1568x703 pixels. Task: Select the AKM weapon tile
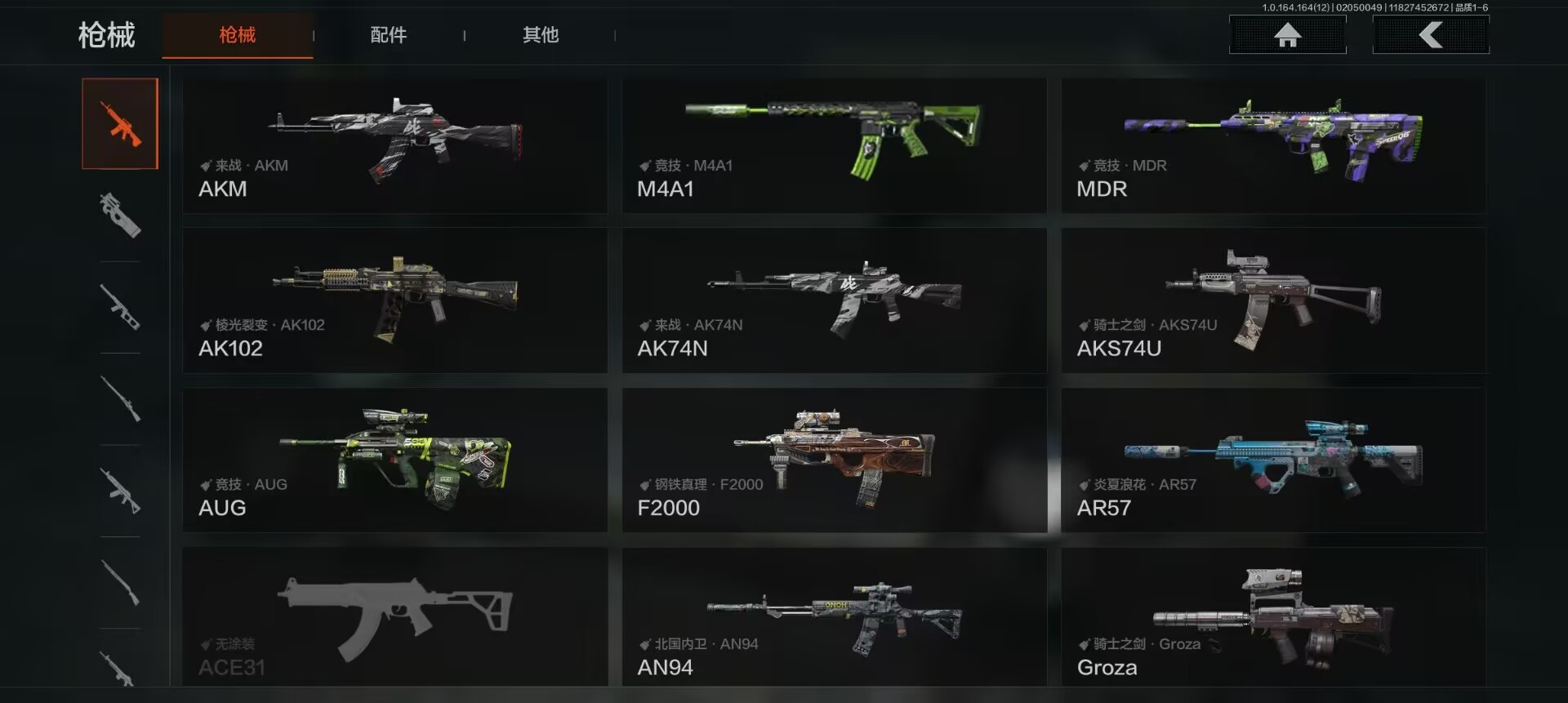(394, 146)
